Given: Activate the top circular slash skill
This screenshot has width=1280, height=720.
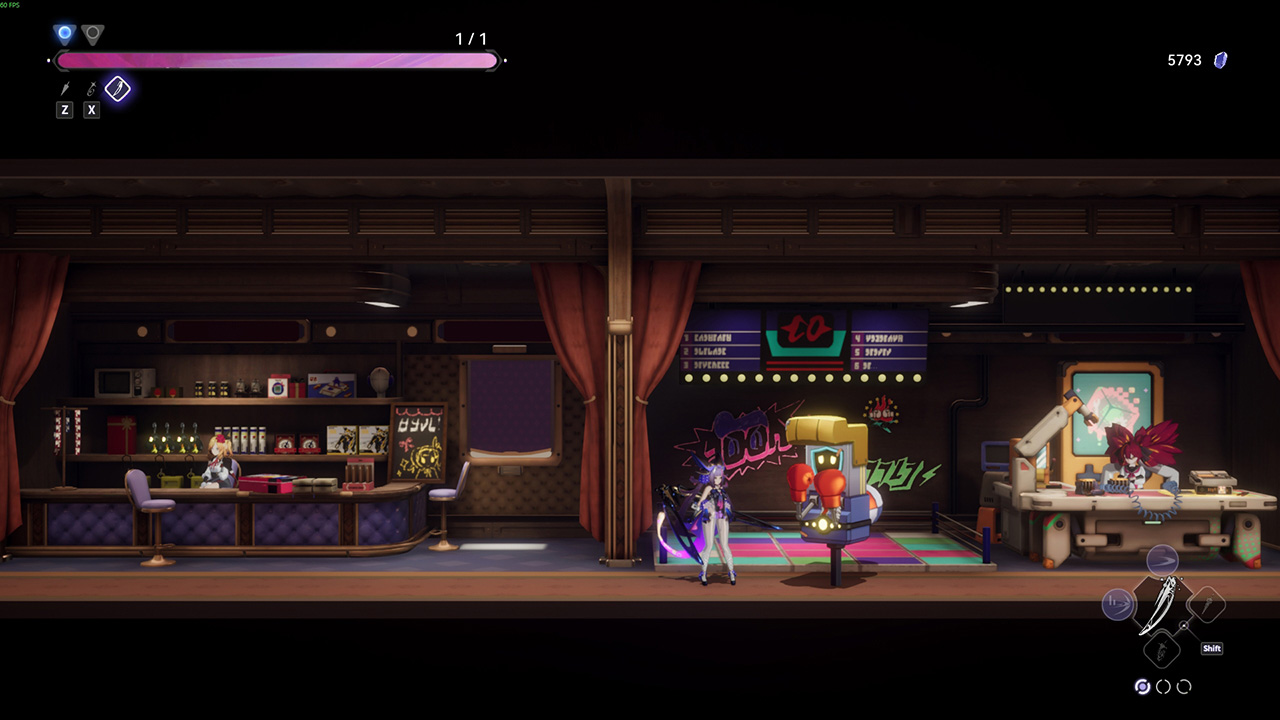Looking at the screenshot, I should (x=1162, y=560).
